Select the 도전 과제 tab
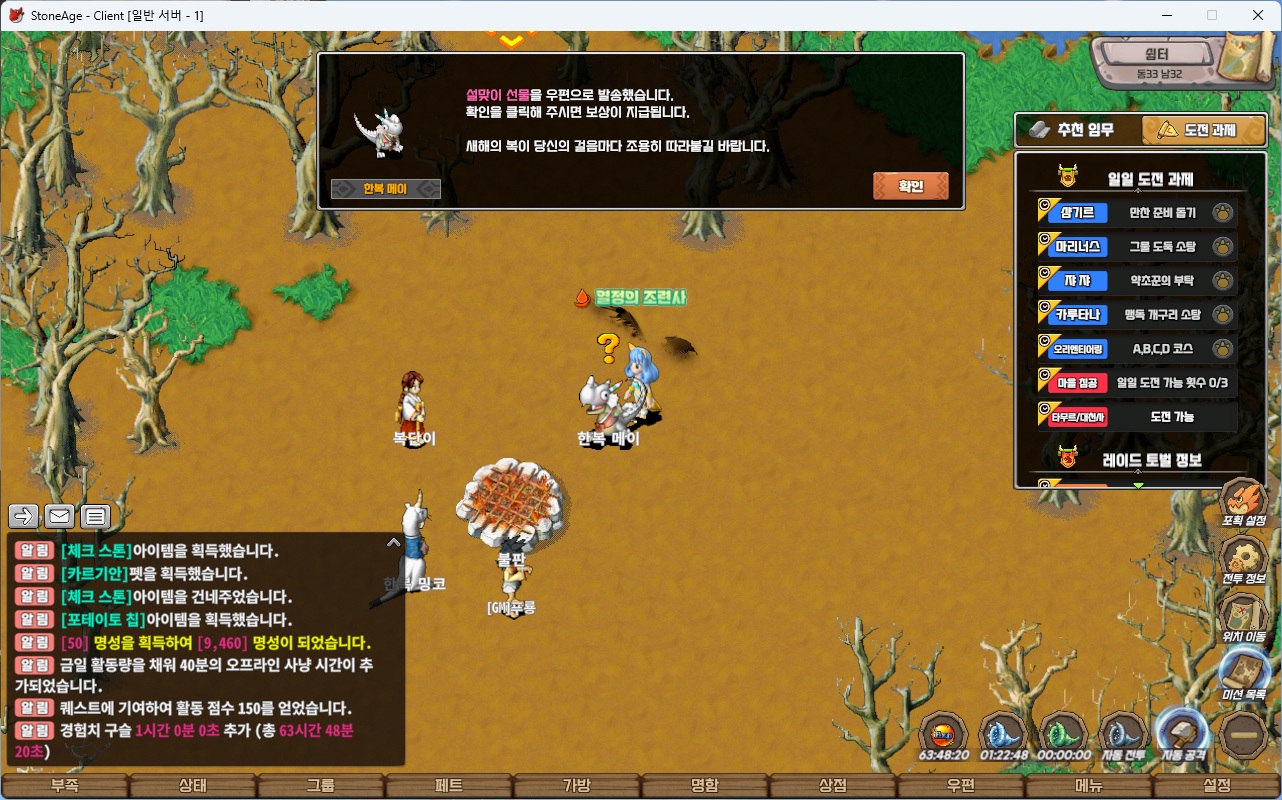1282x800 pixels. point(1203,130)
